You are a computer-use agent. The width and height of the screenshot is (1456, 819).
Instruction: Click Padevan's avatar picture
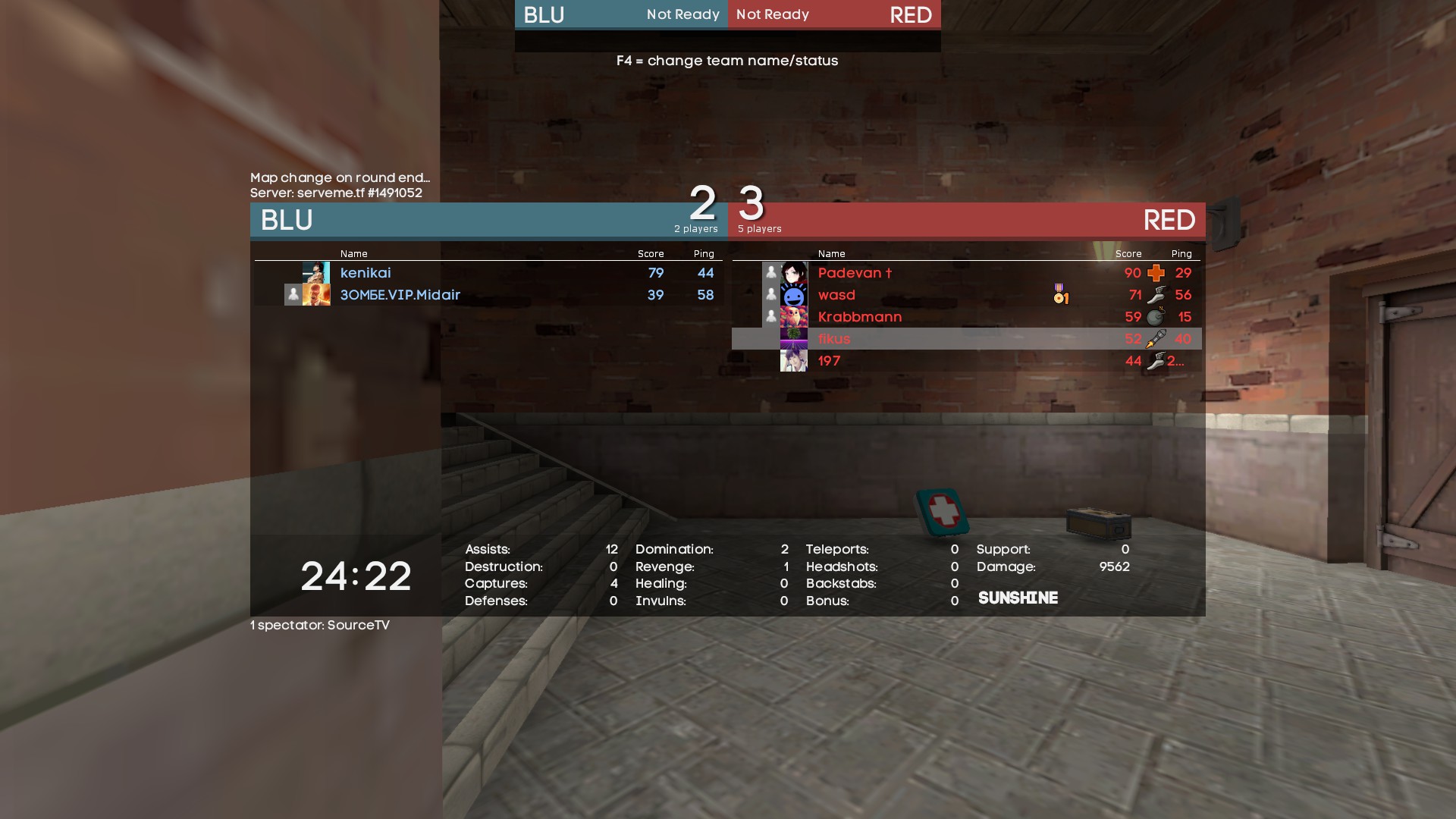tap(794, 273)
